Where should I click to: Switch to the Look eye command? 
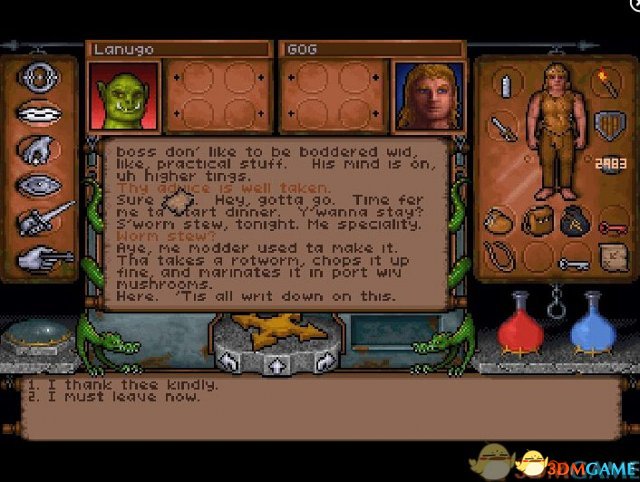coord(40,184)
